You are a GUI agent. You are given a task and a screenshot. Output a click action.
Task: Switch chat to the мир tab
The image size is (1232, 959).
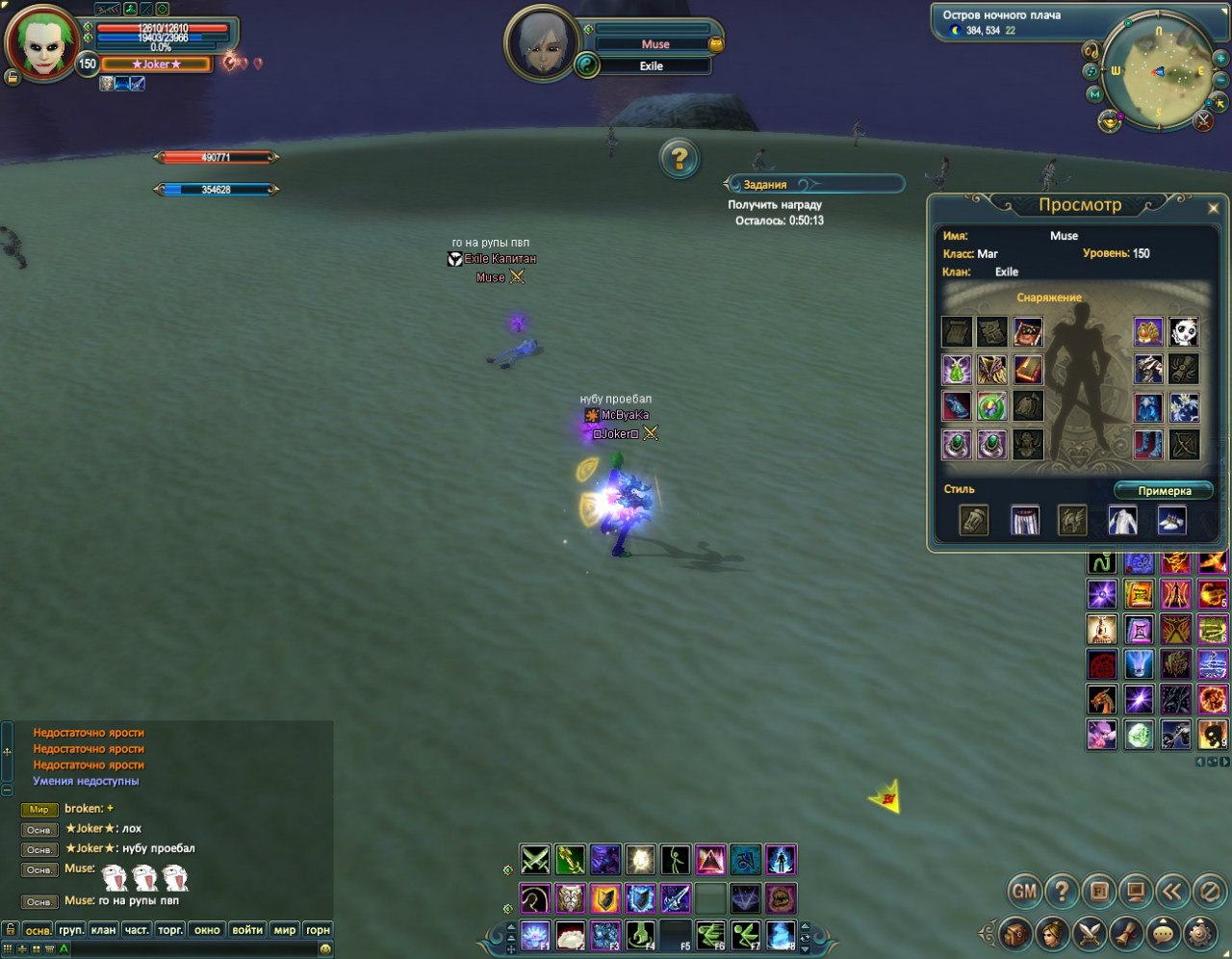coord(285,930)
